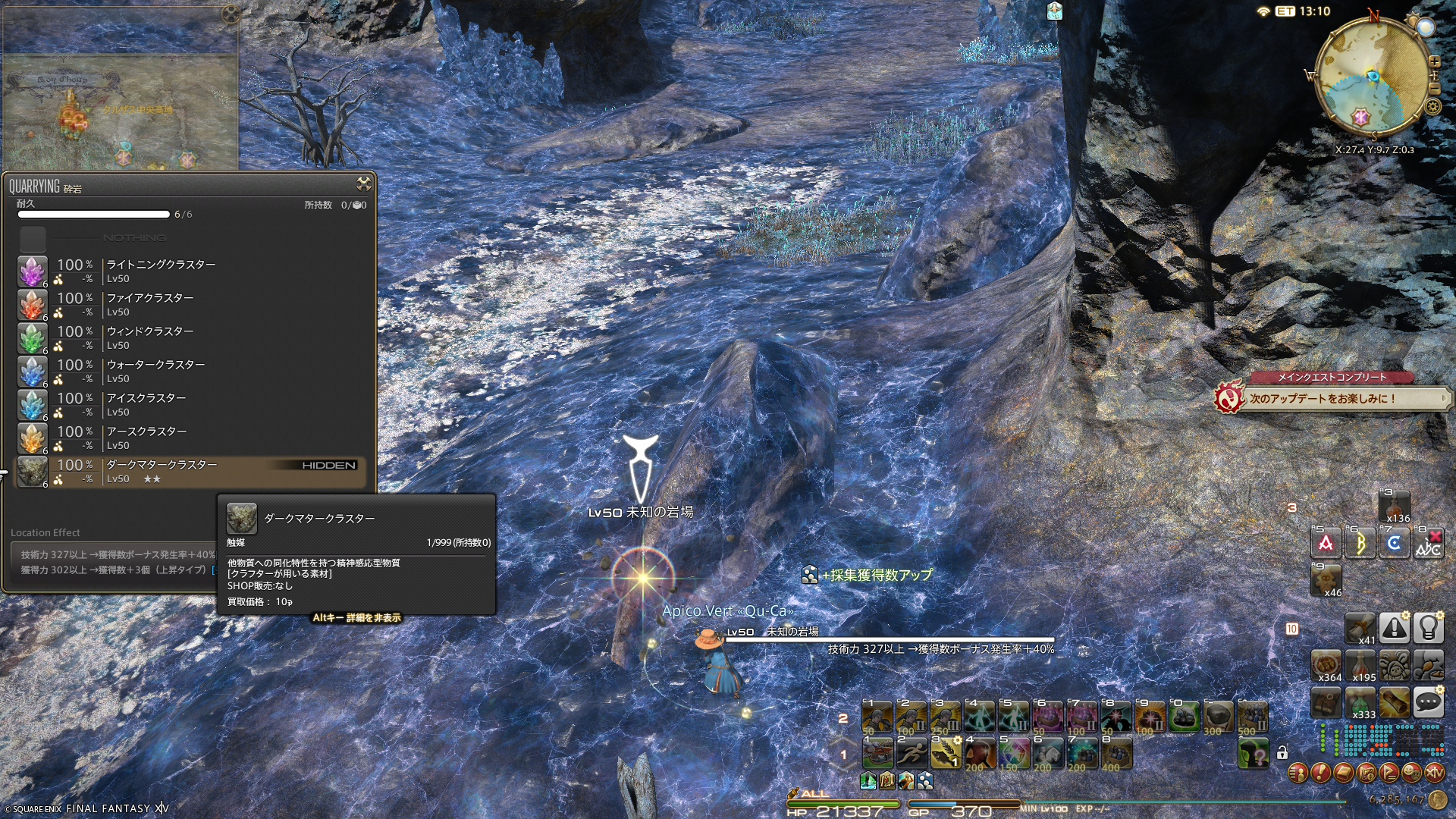Viewport: 1456px width, 819px height.
Task: Close the Quarrying gathering window
Action: pos(364,184)
